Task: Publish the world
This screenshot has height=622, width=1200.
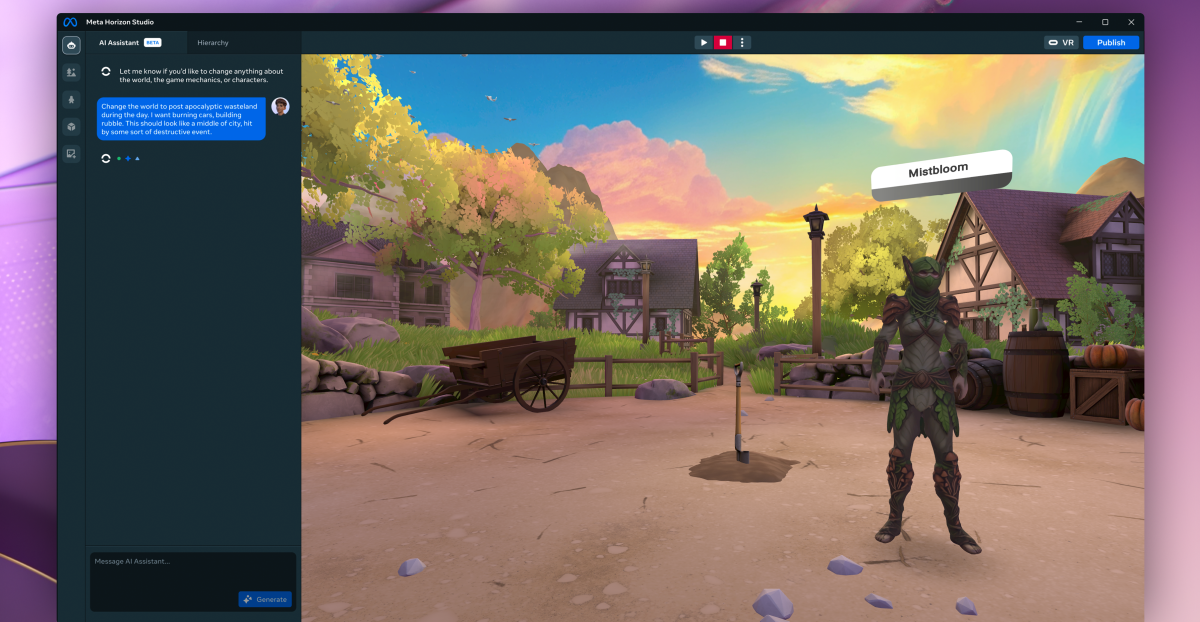Action: coord(1110,43)
